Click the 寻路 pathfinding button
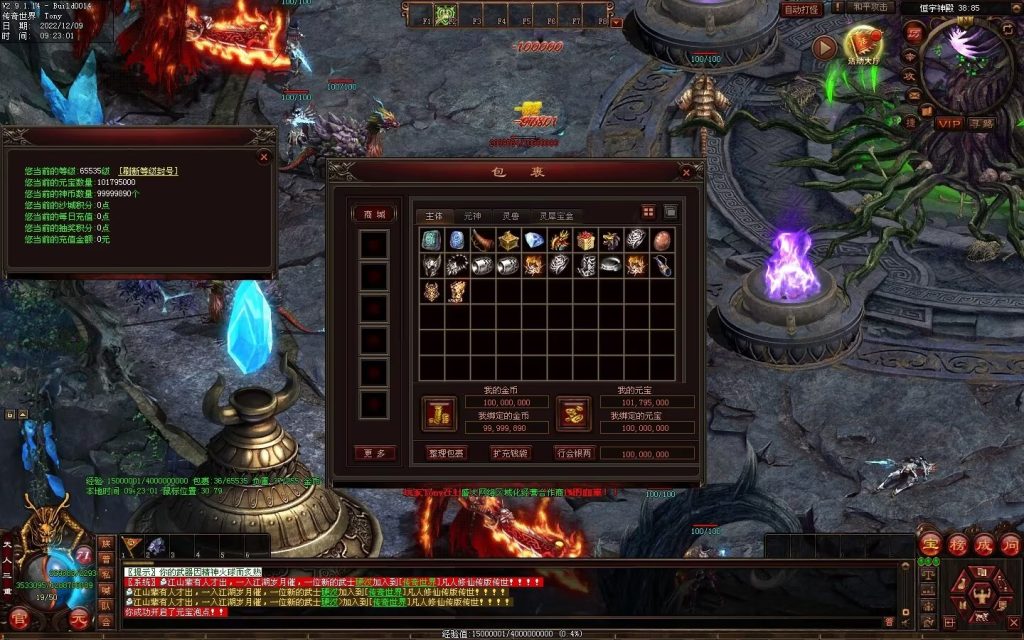 tap(982, 123)
